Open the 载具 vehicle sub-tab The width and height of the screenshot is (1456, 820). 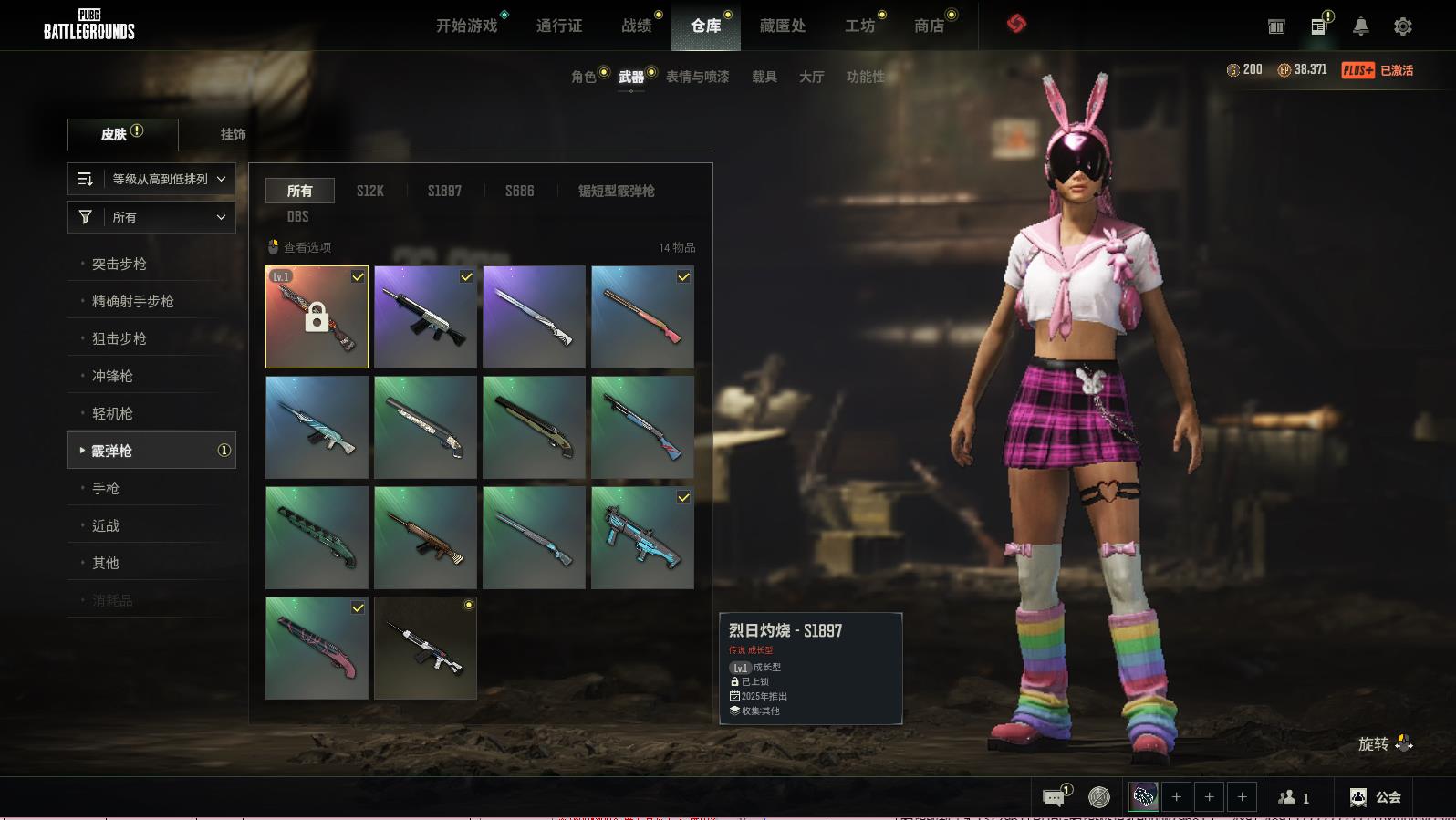(764, 77)
